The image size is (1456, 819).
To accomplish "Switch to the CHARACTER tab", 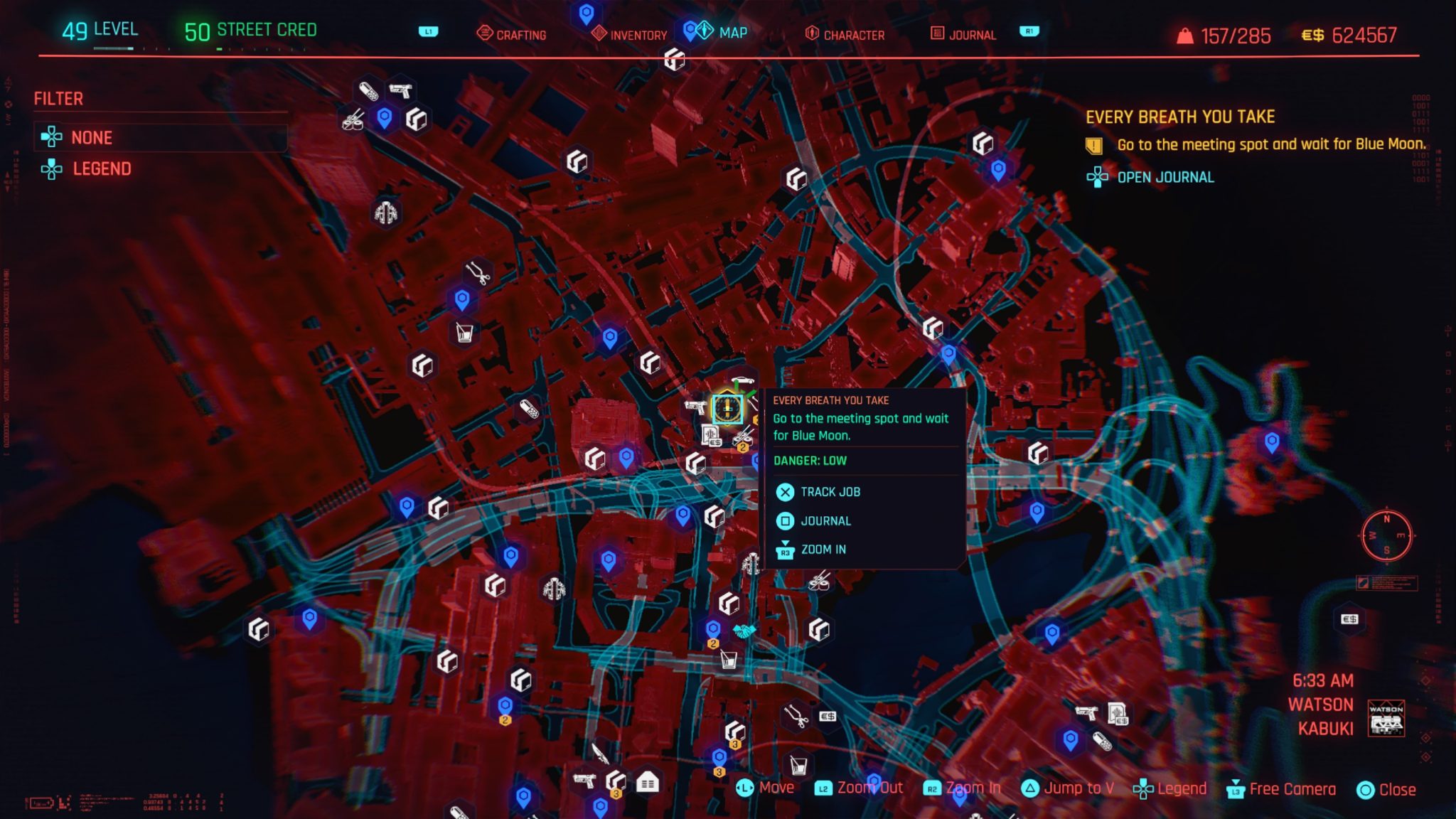I will point(853,33).
